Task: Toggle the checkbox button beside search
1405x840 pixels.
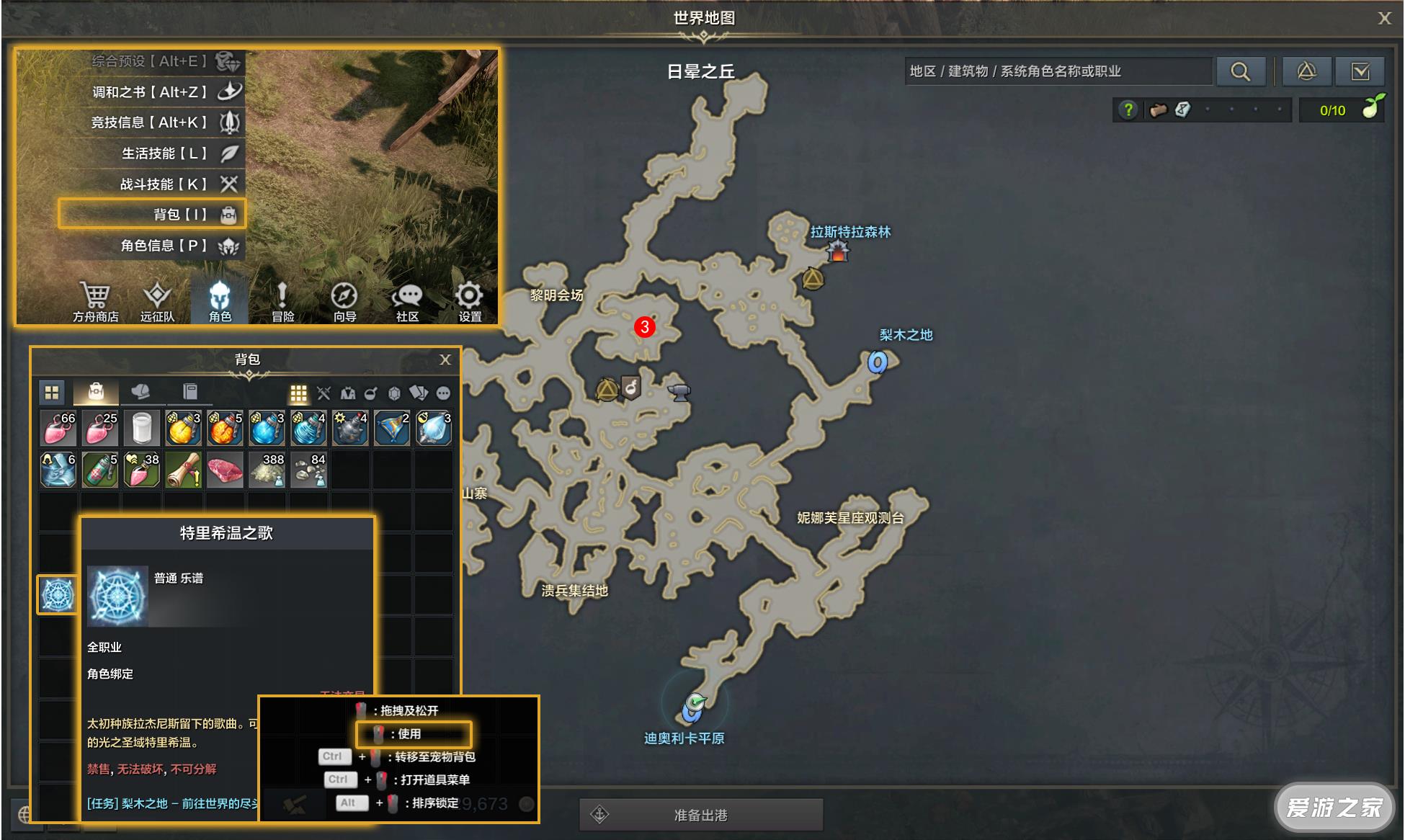Action: tap(1360, 71)
